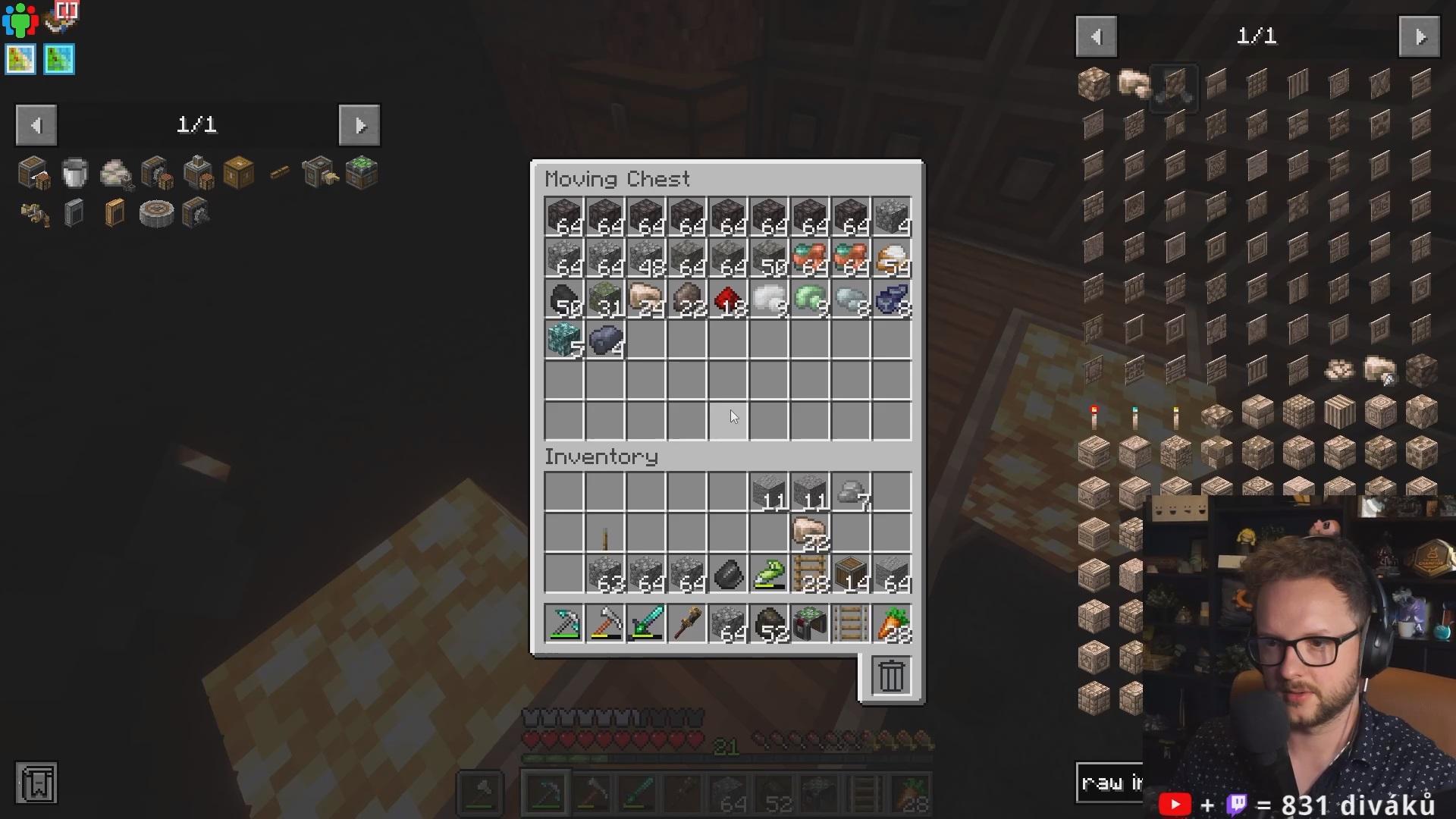Select the carrot stack in the hotbar

coord(892,623)
